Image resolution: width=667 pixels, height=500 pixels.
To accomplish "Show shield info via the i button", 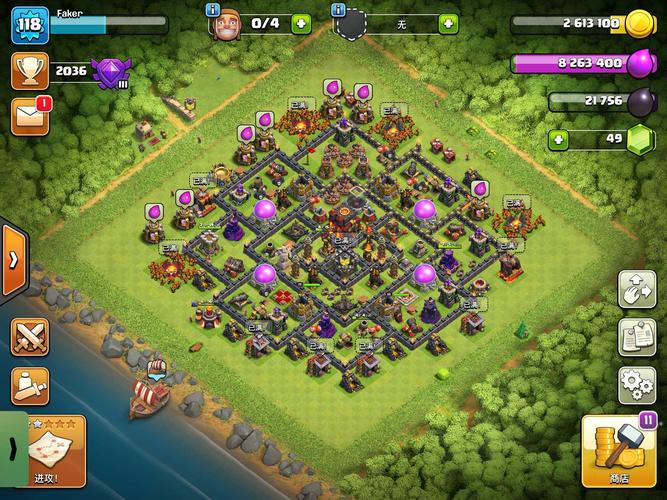I will point(337,9).
